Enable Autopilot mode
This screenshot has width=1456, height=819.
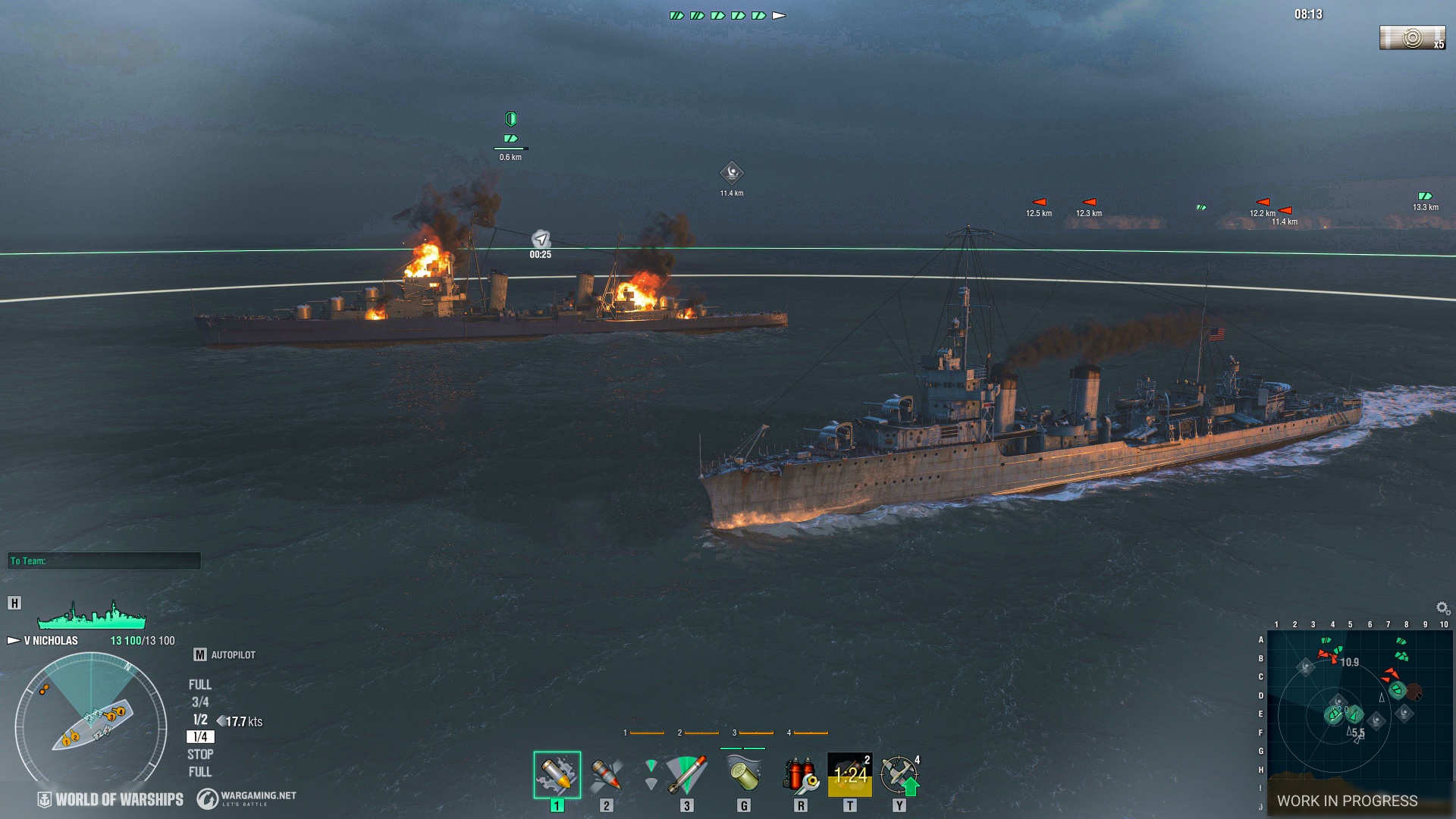(233, 654)
